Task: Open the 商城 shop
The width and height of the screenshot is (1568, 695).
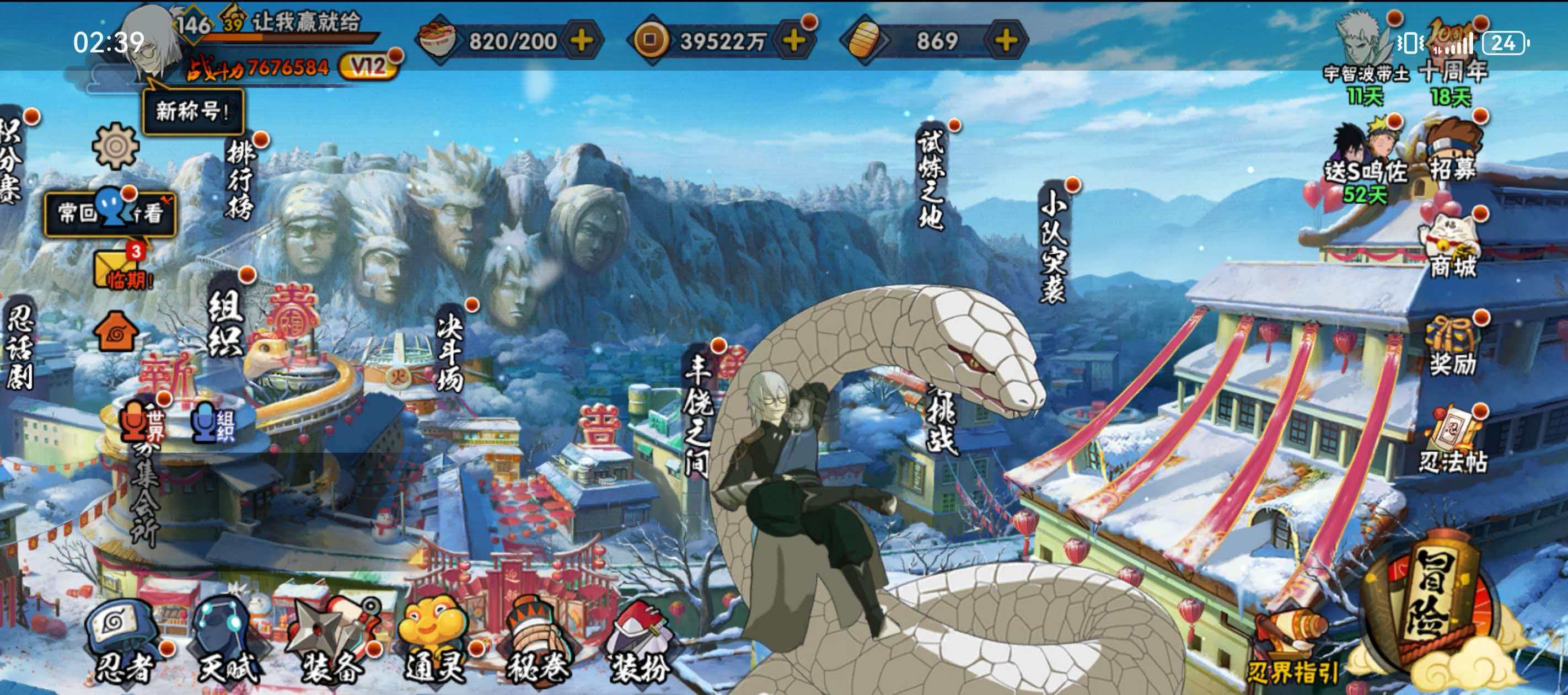Action: point(1452,247)
